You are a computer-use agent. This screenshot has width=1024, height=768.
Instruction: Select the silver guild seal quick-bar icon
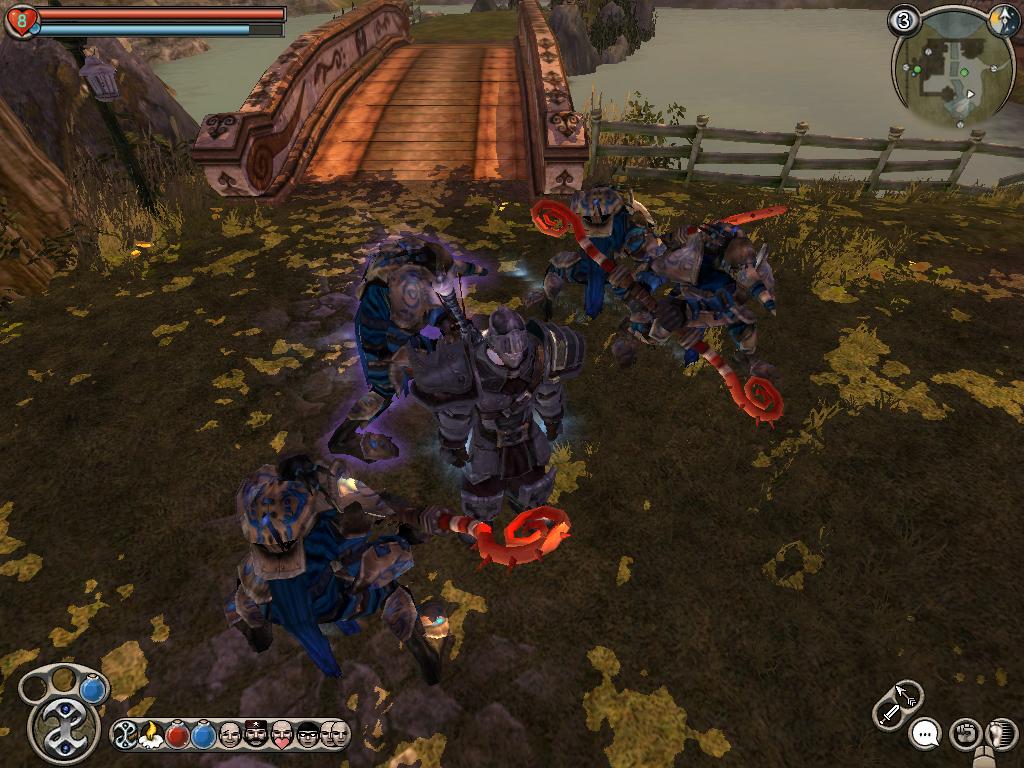[125, 736]
